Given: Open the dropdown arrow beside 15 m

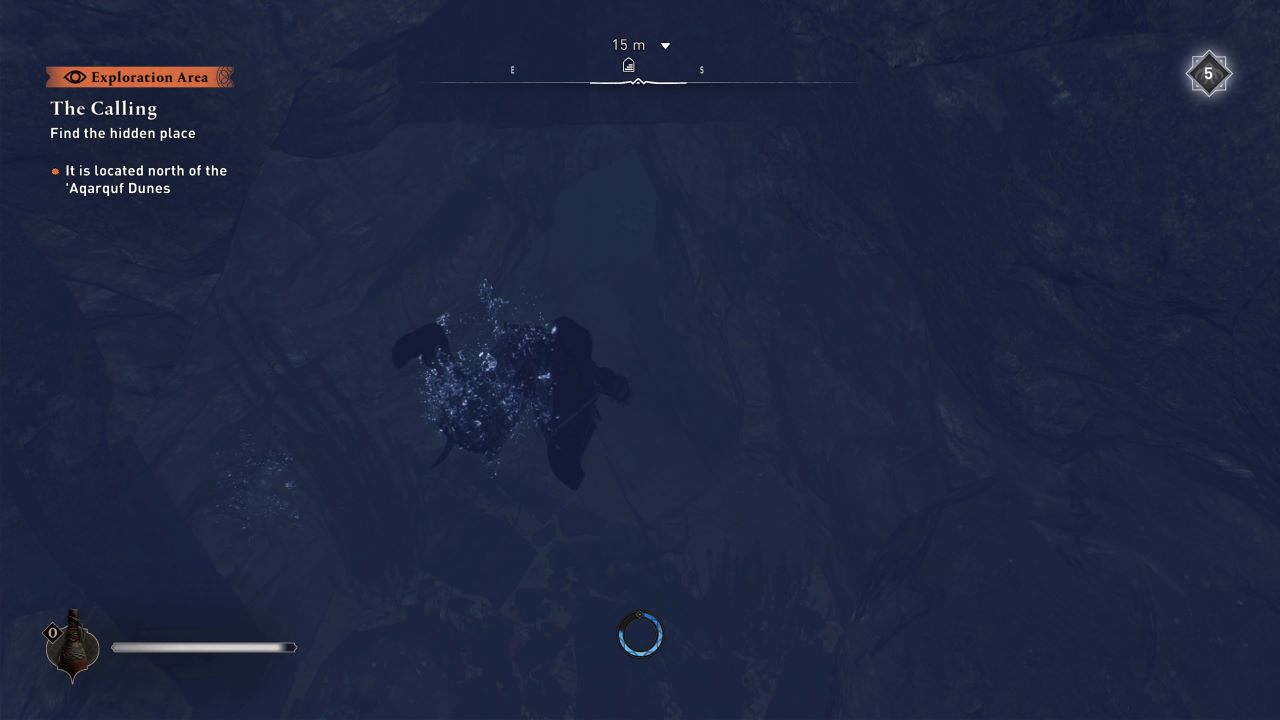Looking at the screenshot, I should click(664, 45).
